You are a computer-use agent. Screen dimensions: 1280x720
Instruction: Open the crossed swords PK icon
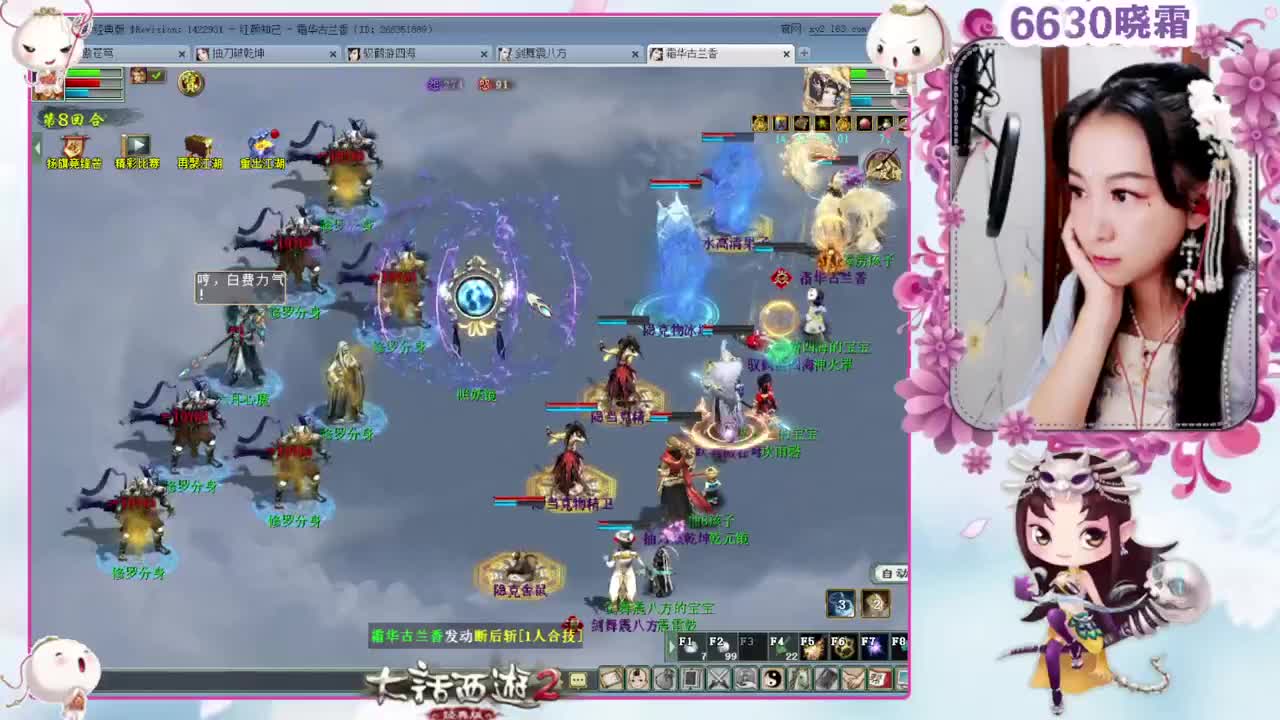coord(719,681)
